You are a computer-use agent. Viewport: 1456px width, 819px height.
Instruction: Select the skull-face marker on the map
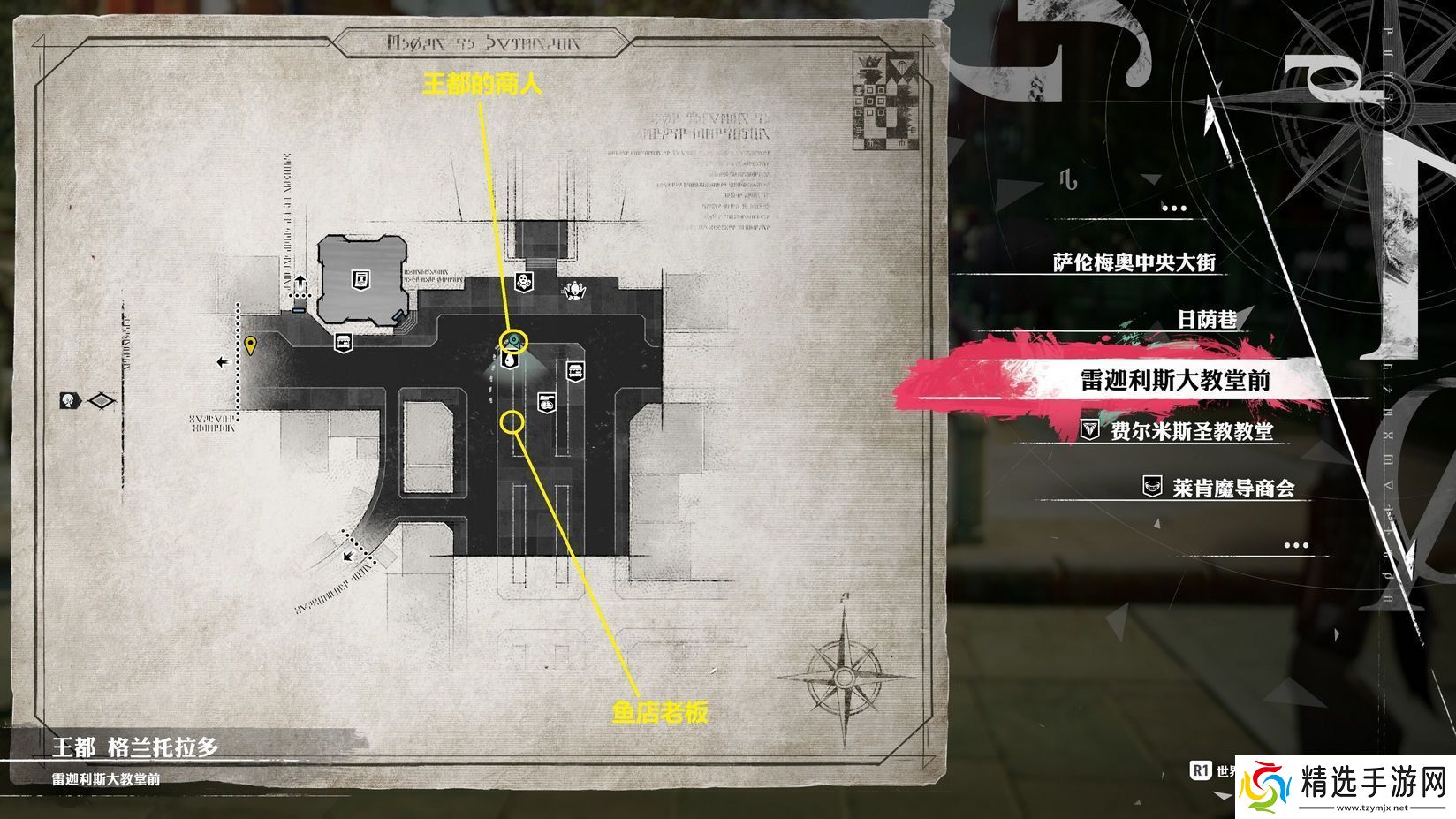tap(523, 282)
